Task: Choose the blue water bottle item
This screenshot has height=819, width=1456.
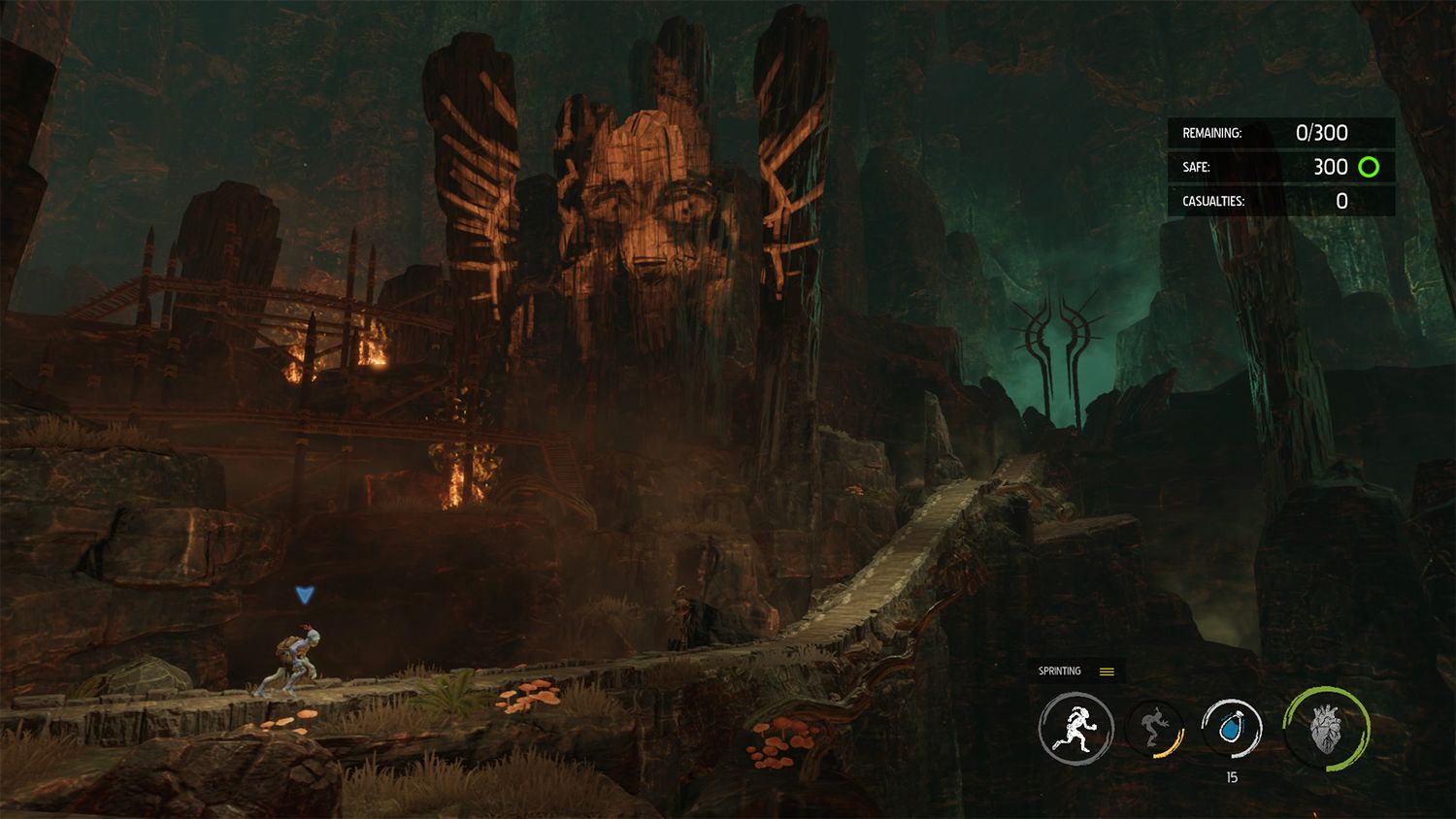Action: coord(1232,728)
